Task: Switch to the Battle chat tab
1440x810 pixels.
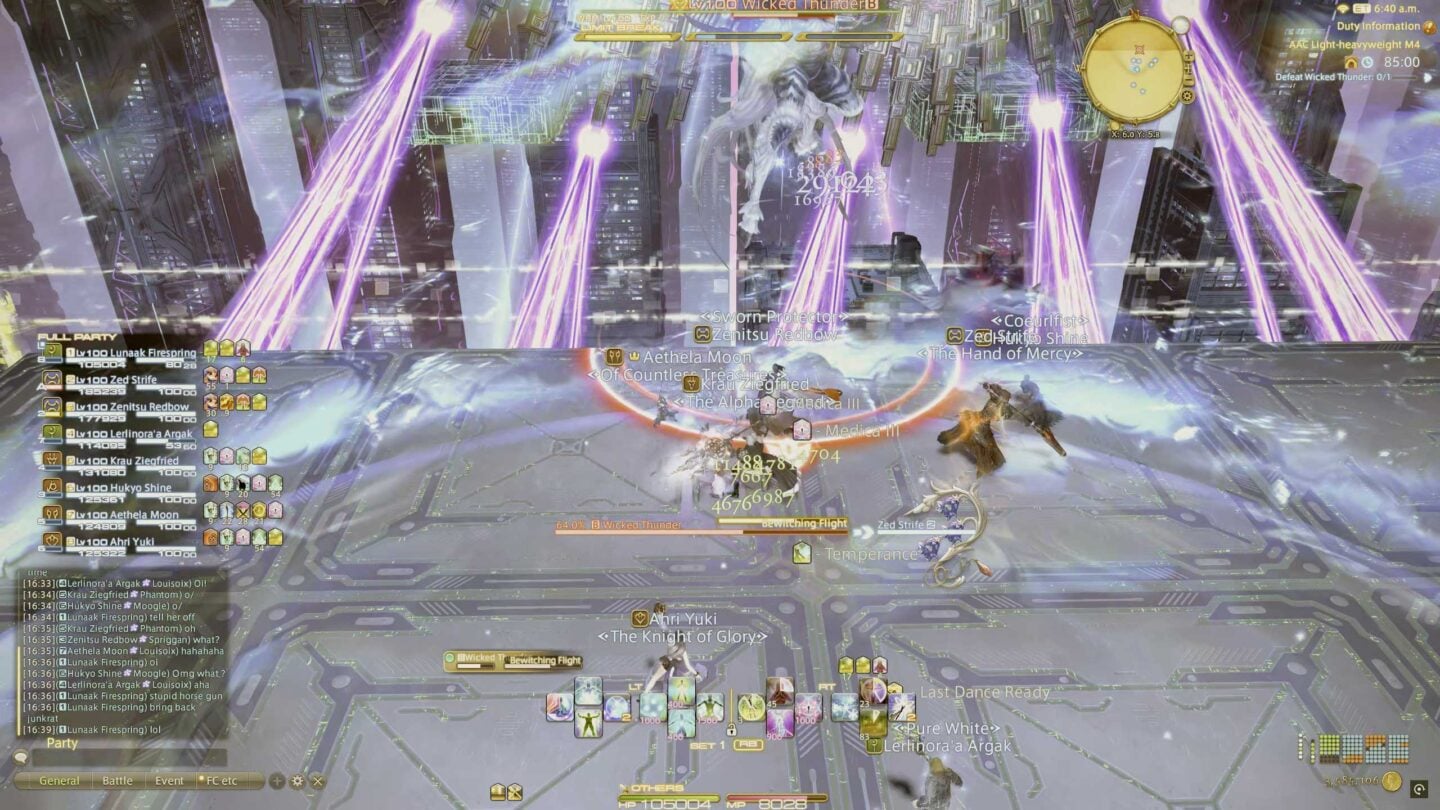Action: pyautogui.click(x=117, y=780)
